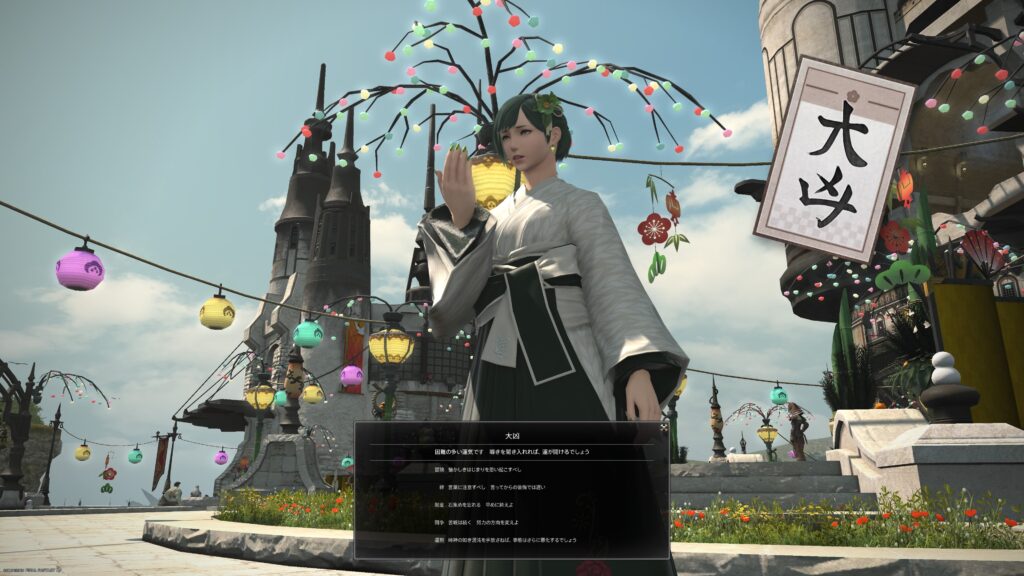Viewport: 1024px width, 576px height.
Task: Close the 大凶 fortune window
Action: tap(663, 427)
